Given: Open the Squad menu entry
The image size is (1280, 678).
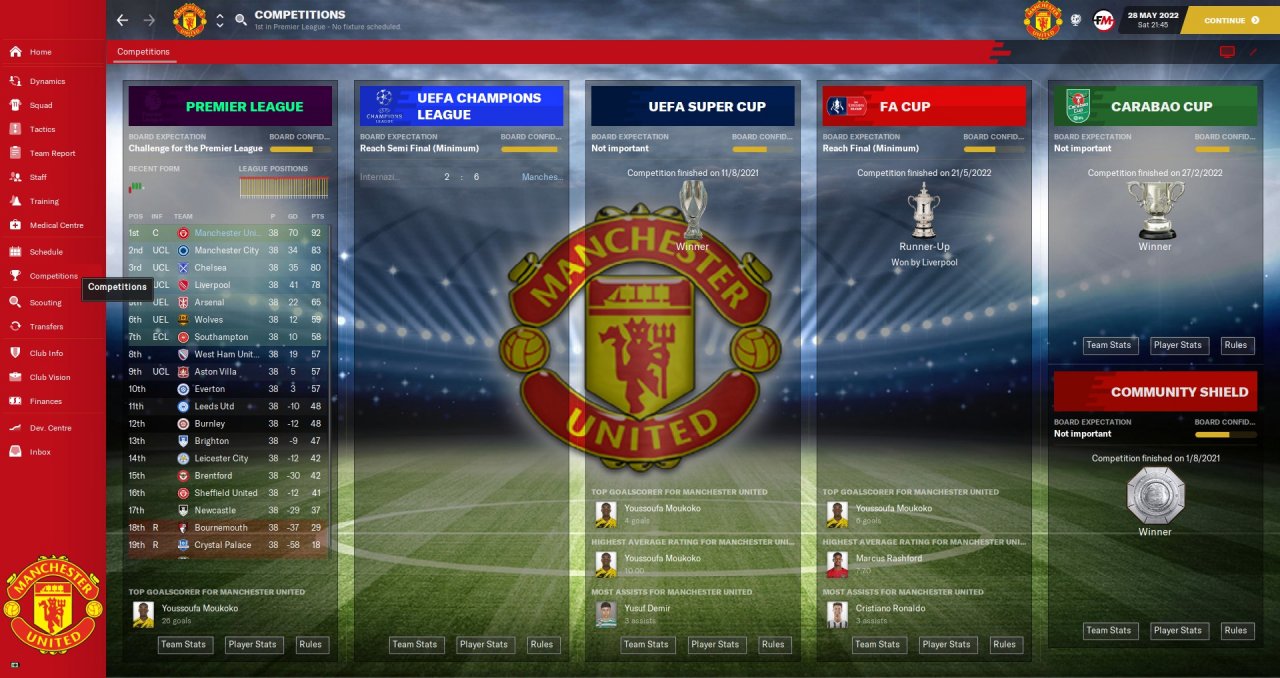Looking at the screenshot, I should pyautogui.click(x=41, y=105).
